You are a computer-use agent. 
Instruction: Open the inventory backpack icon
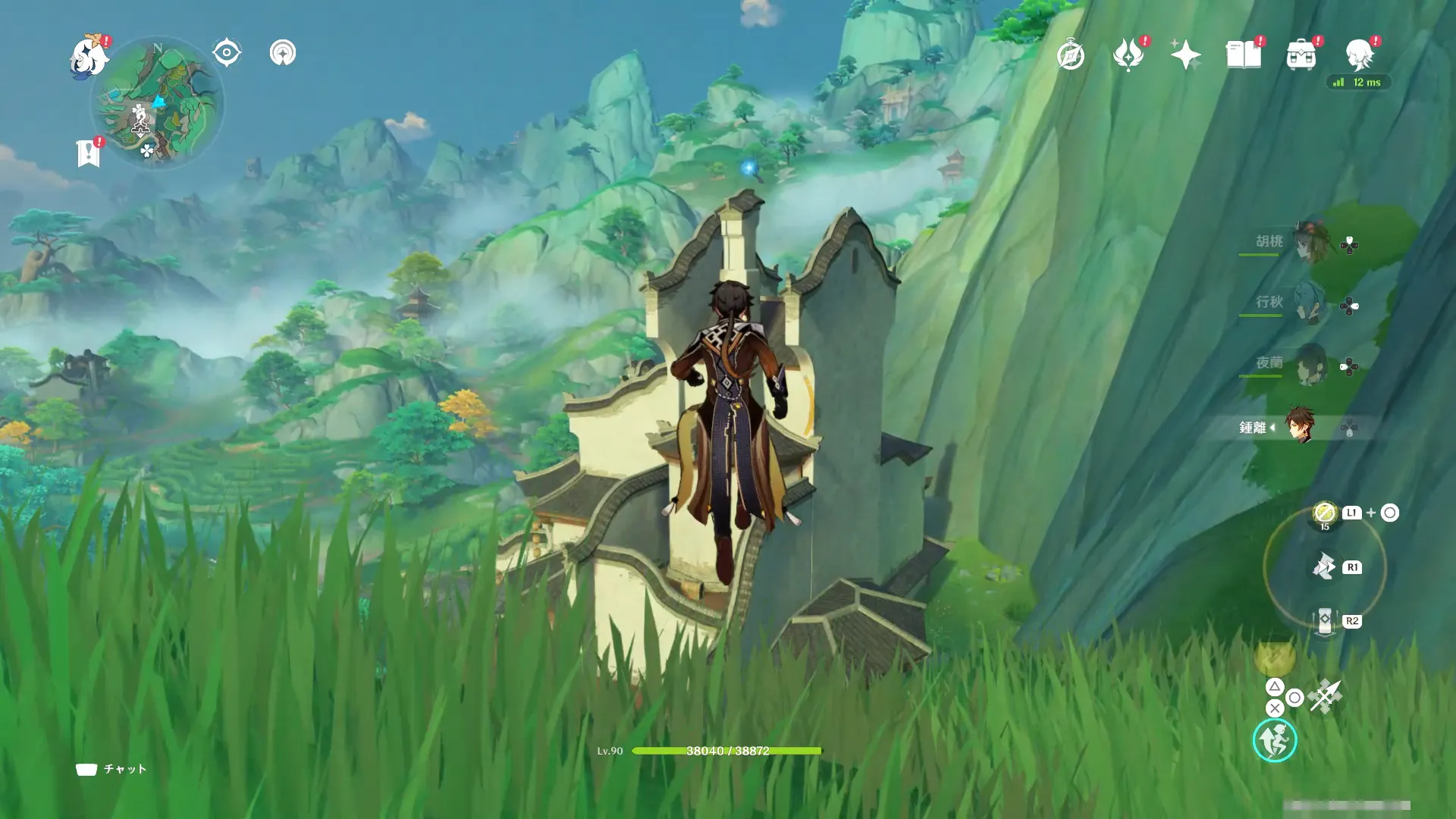[1301, 55]
